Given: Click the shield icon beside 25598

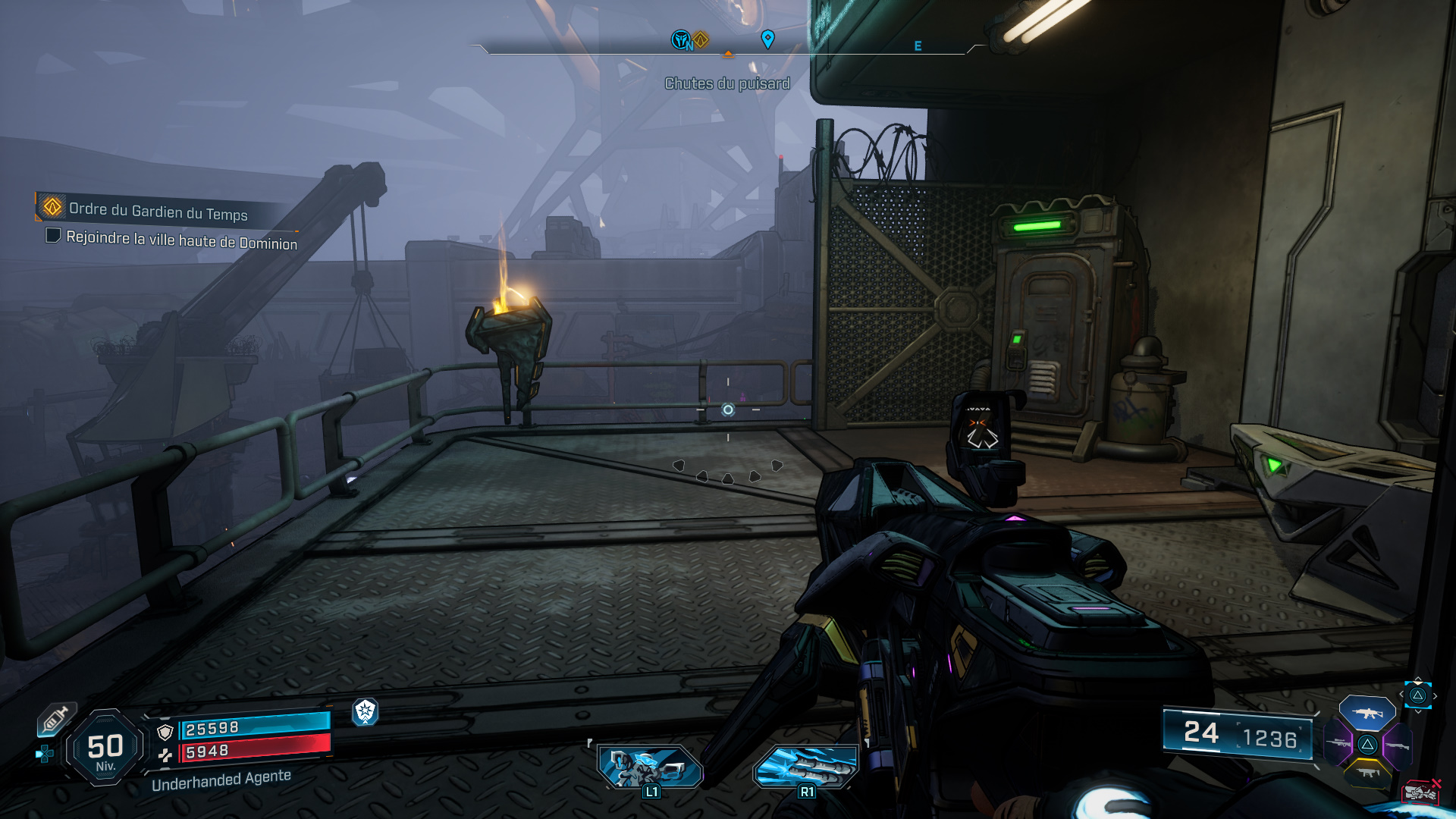Looking at the screenshot, I should (165, 731).
